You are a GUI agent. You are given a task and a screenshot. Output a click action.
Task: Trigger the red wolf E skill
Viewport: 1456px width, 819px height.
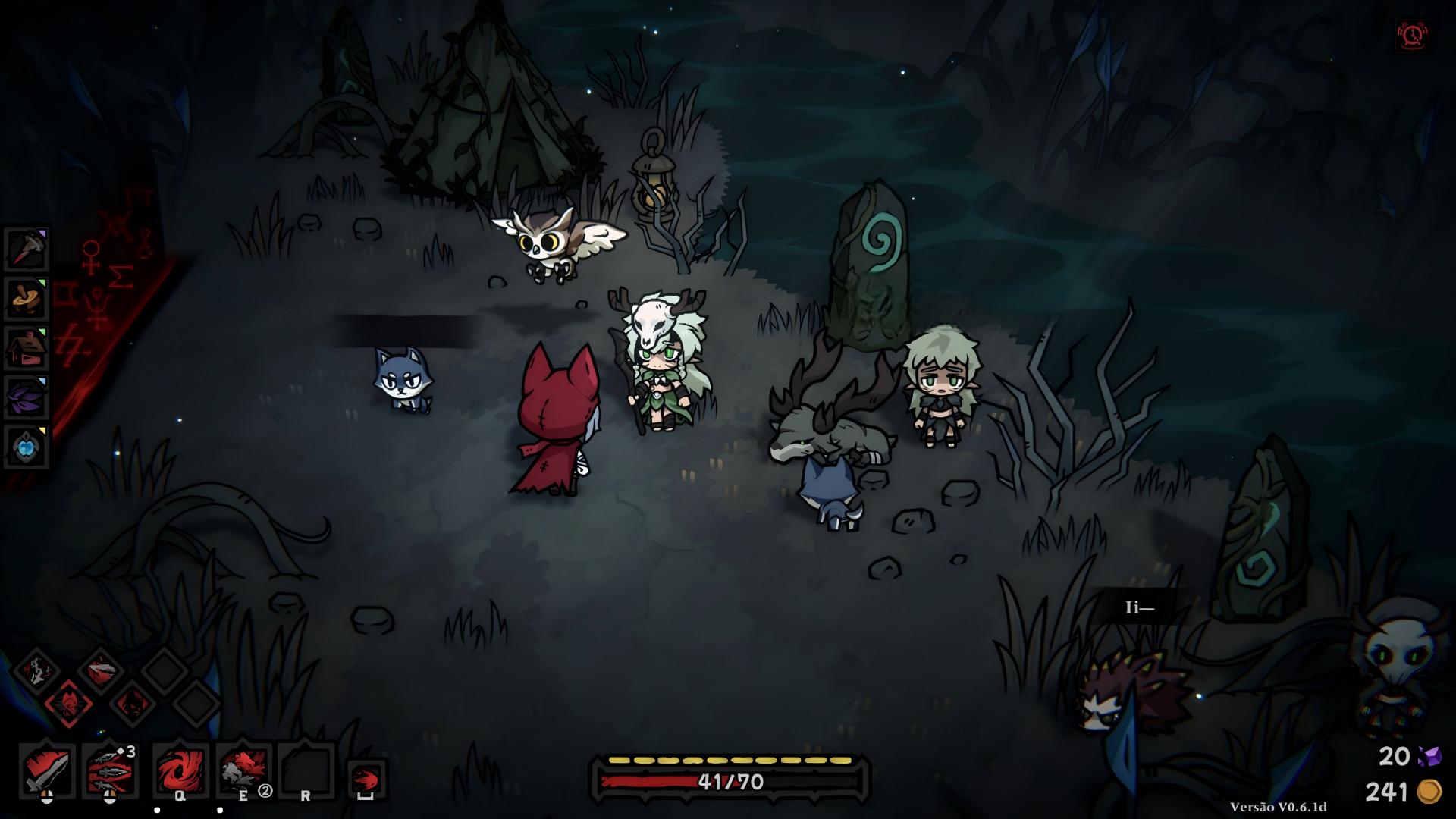[243, 769]
